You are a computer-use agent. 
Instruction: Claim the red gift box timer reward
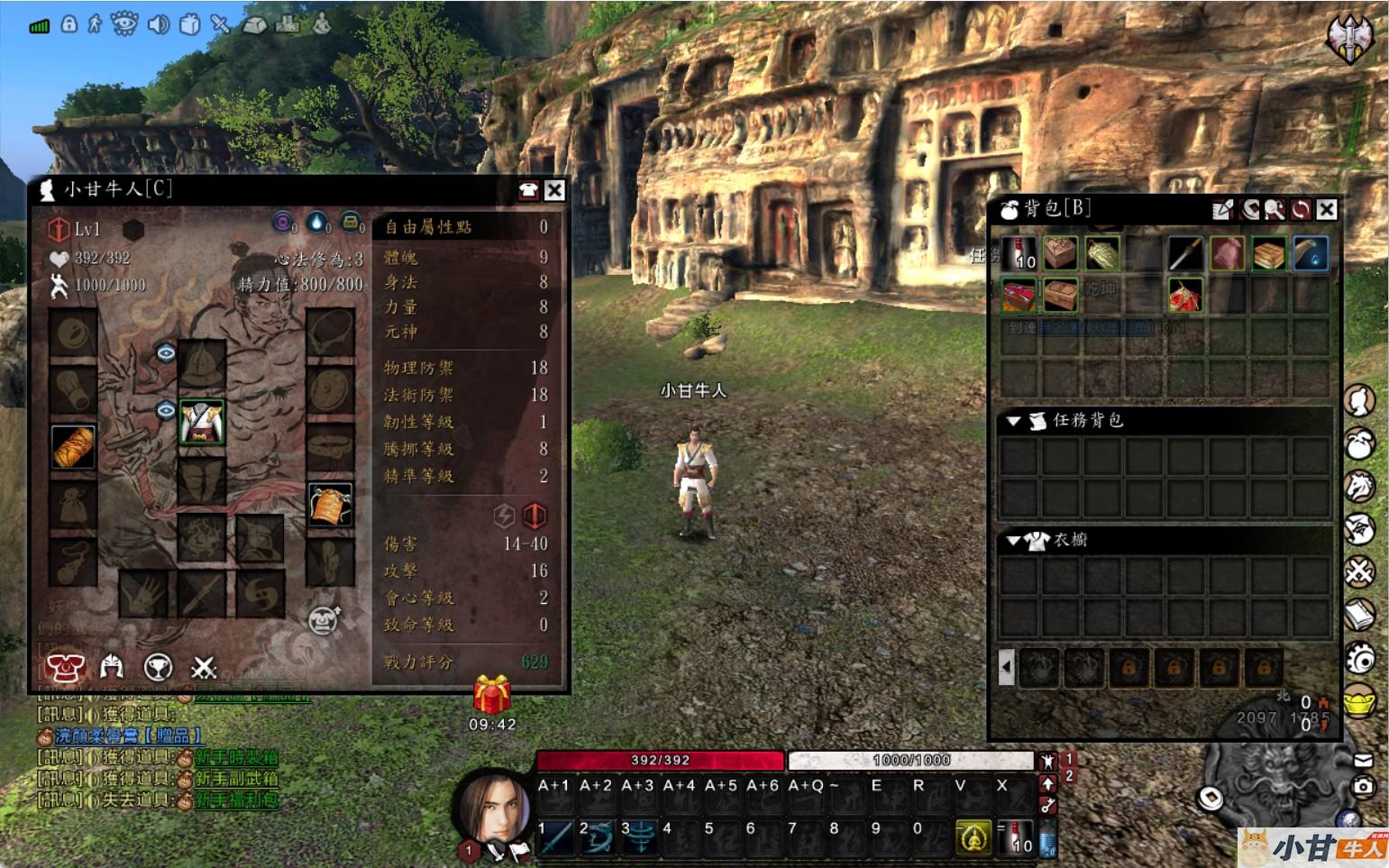(x=492, y=697)
